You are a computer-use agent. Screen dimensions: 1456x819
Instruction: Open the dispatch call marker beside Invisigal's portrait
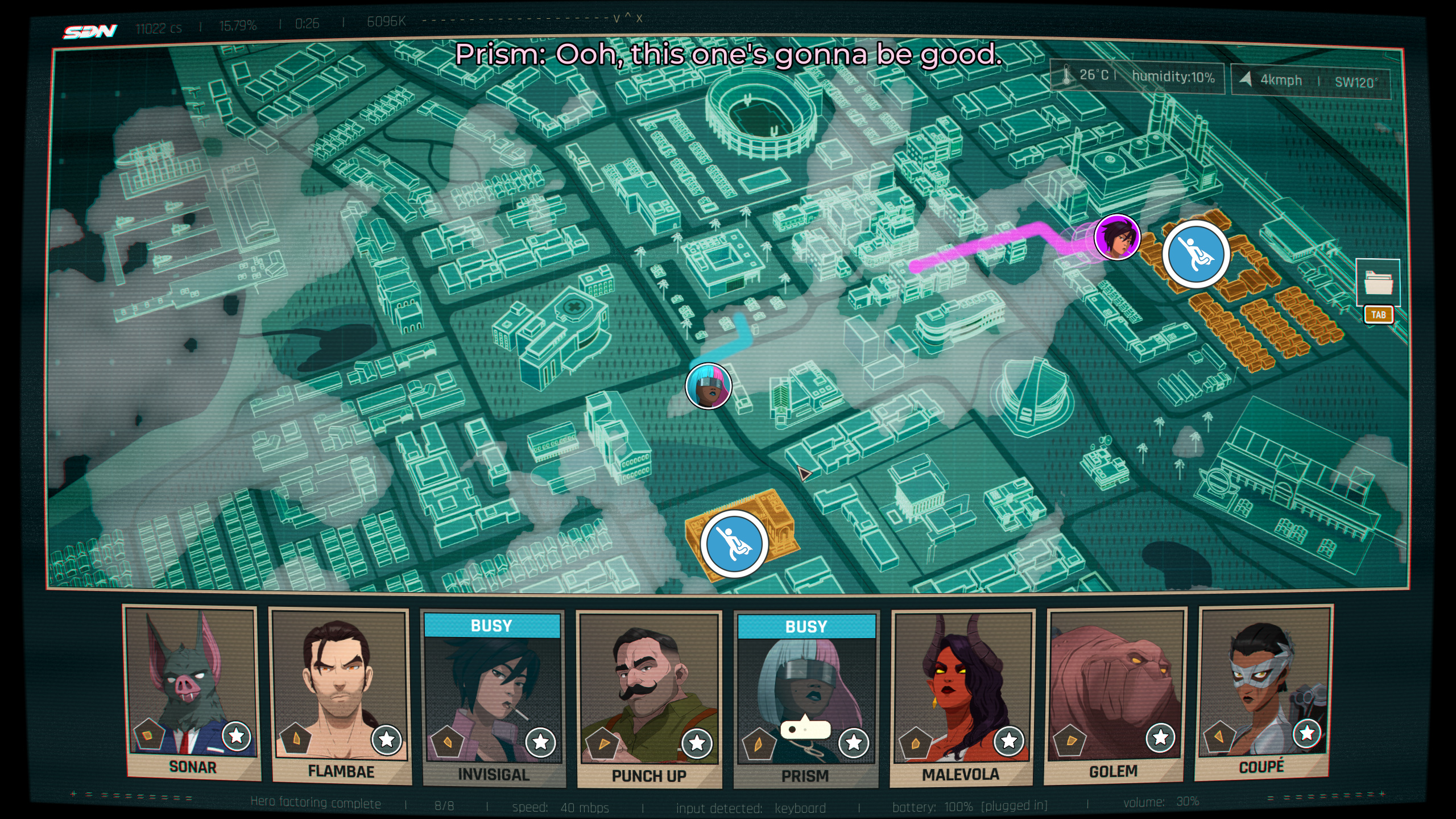[1196, 254]
